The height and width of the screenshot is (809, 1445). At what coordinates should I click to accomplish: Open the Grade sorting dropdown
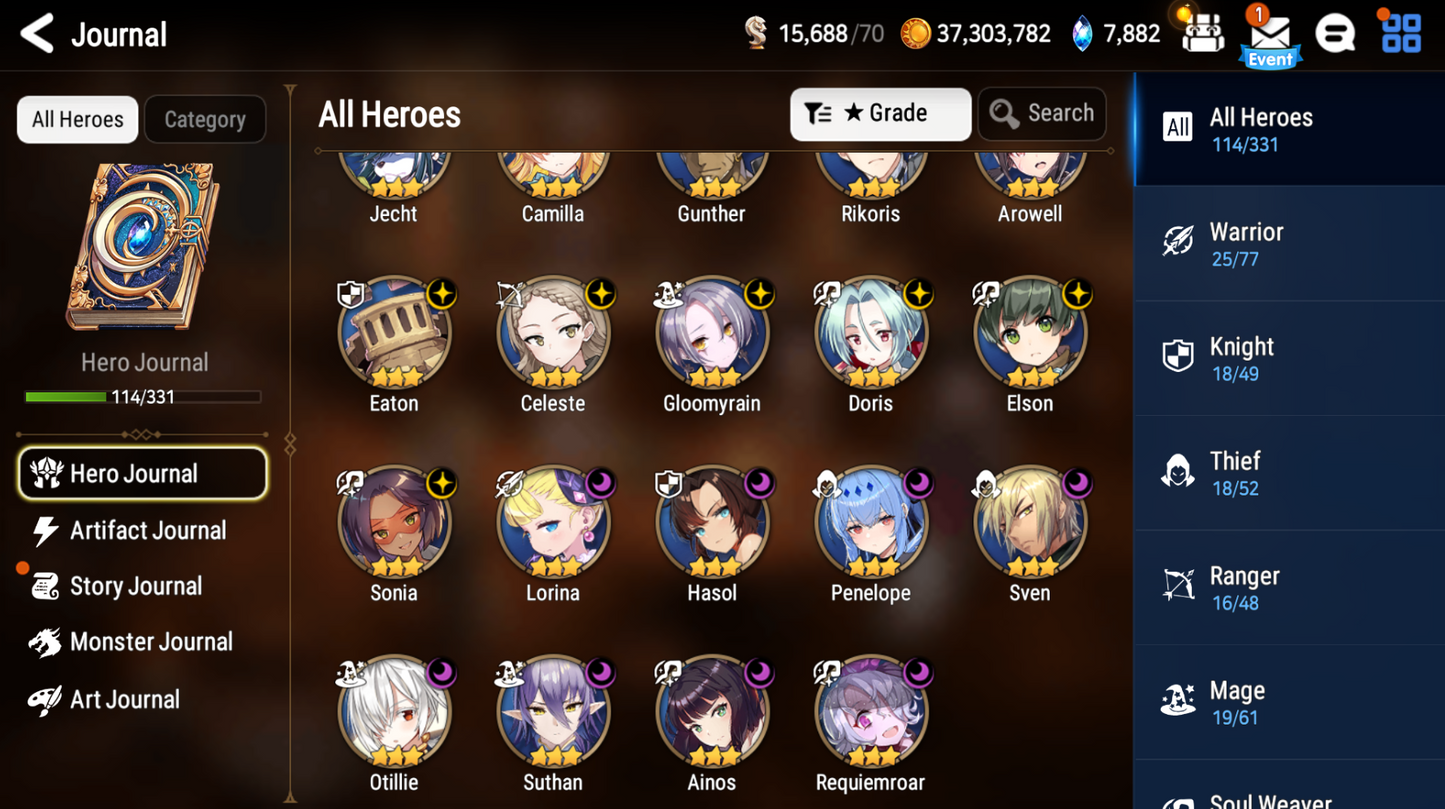pos(880,113)
